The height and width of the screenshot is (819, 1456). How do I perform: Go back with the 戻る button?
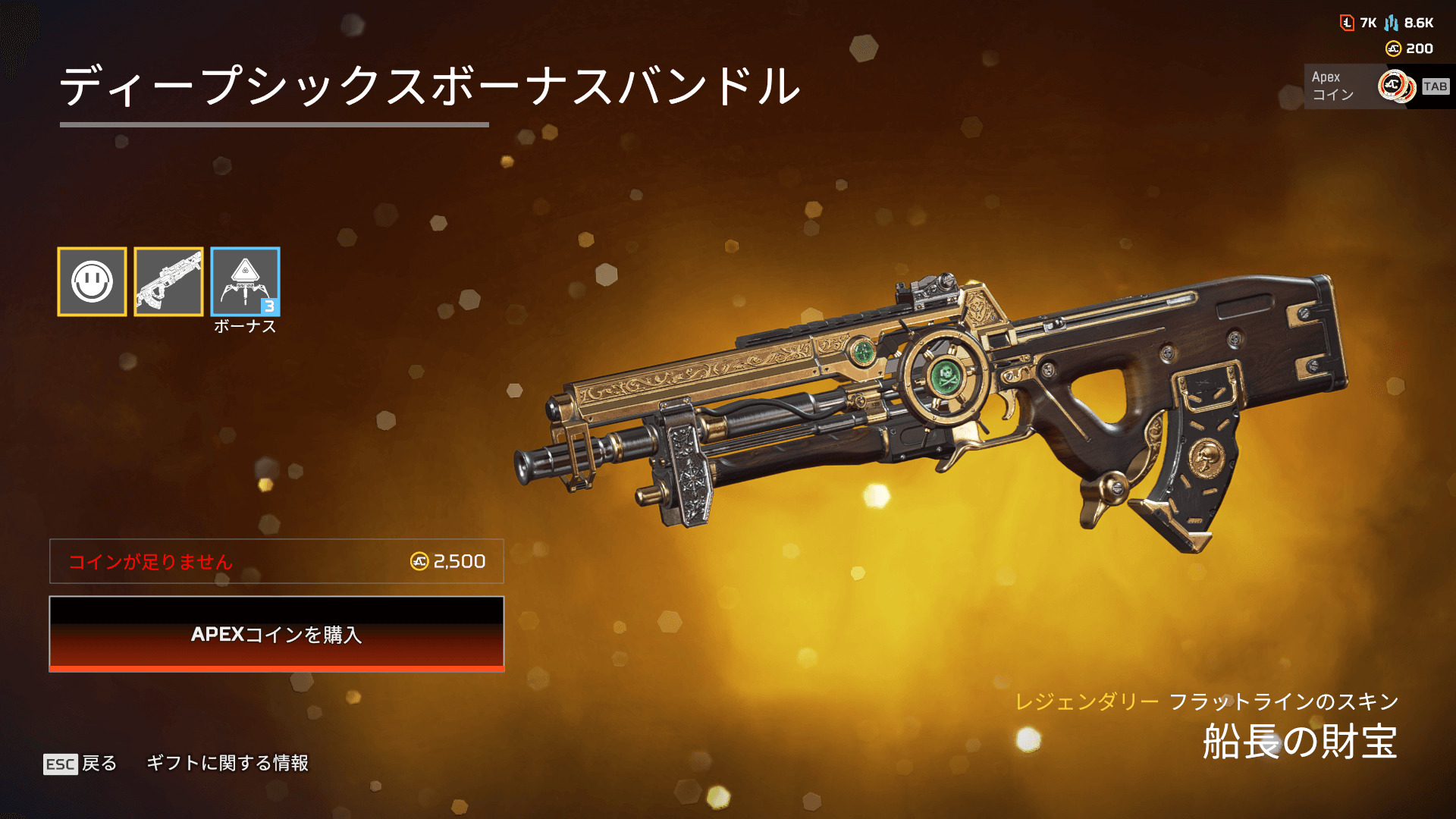pyautogui.click(x=81, y=763)
